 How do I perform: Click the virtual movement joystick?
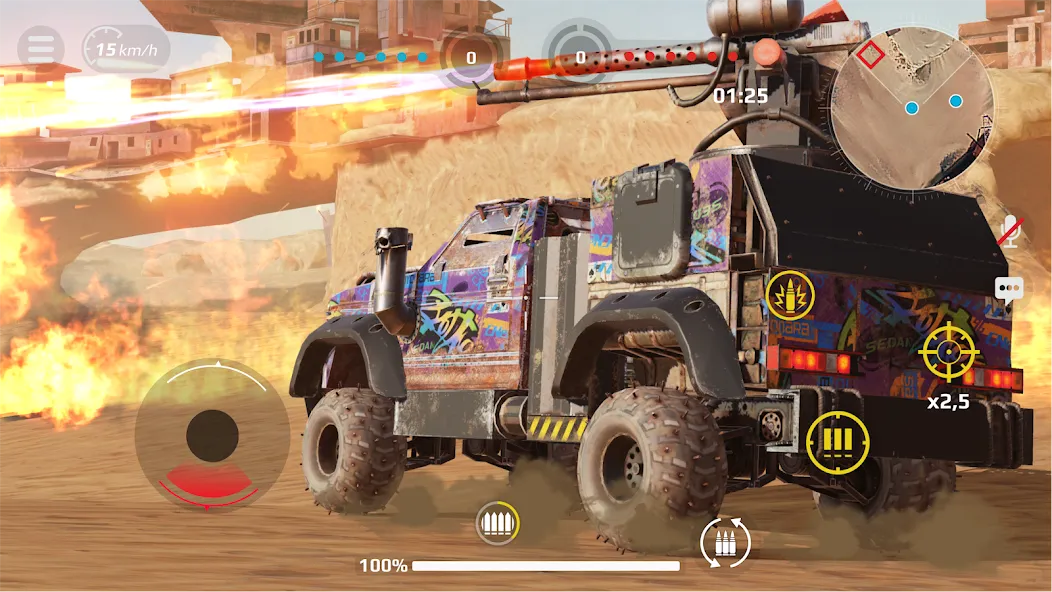pyautogui.click(x=212, y=435)
